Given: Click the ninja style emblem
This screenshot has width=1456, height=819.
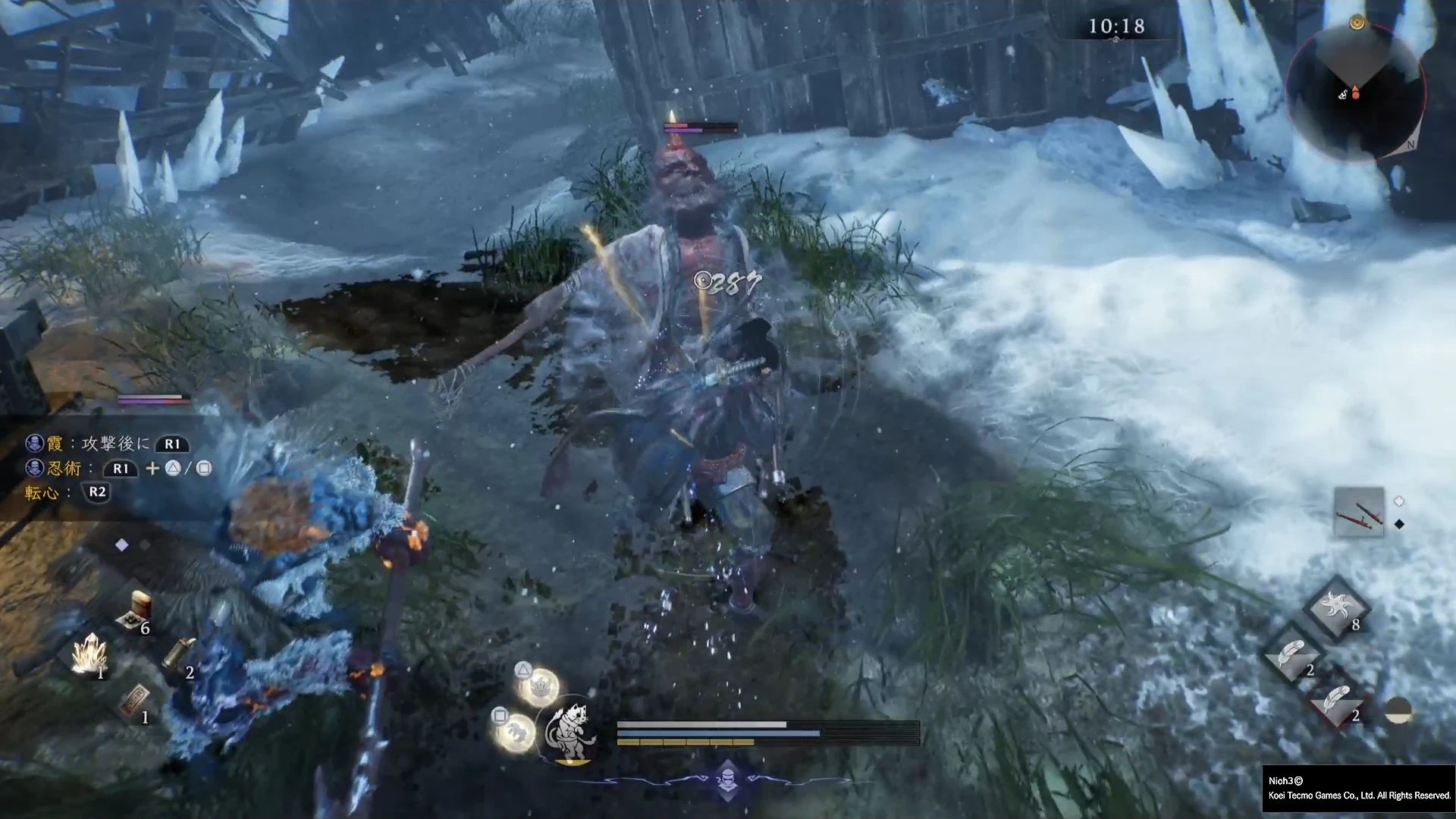Looking at the screenshot, I should pos(727,780).
